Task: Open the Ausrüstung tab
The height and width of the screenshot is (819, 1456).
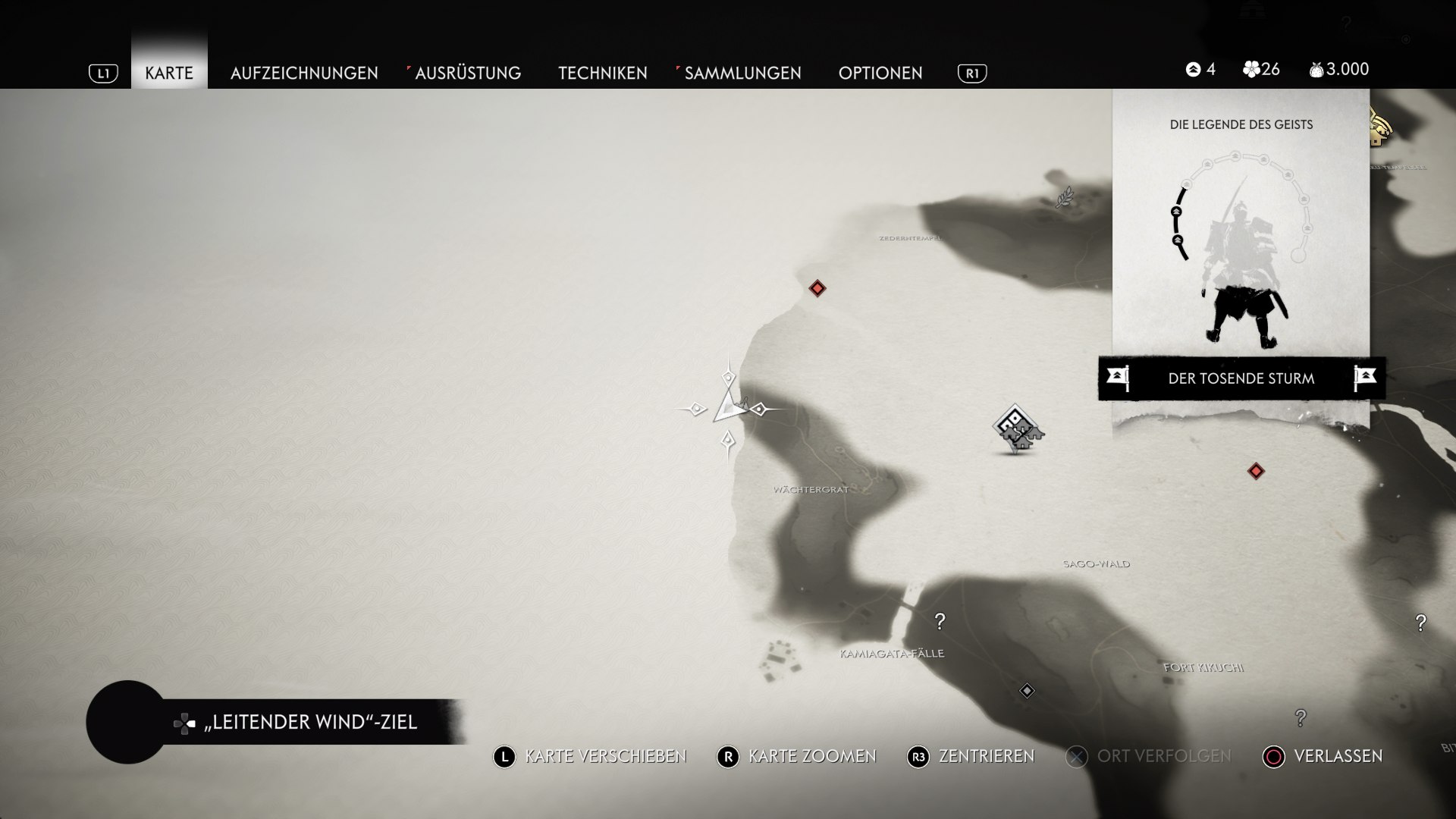Action: 467,73
